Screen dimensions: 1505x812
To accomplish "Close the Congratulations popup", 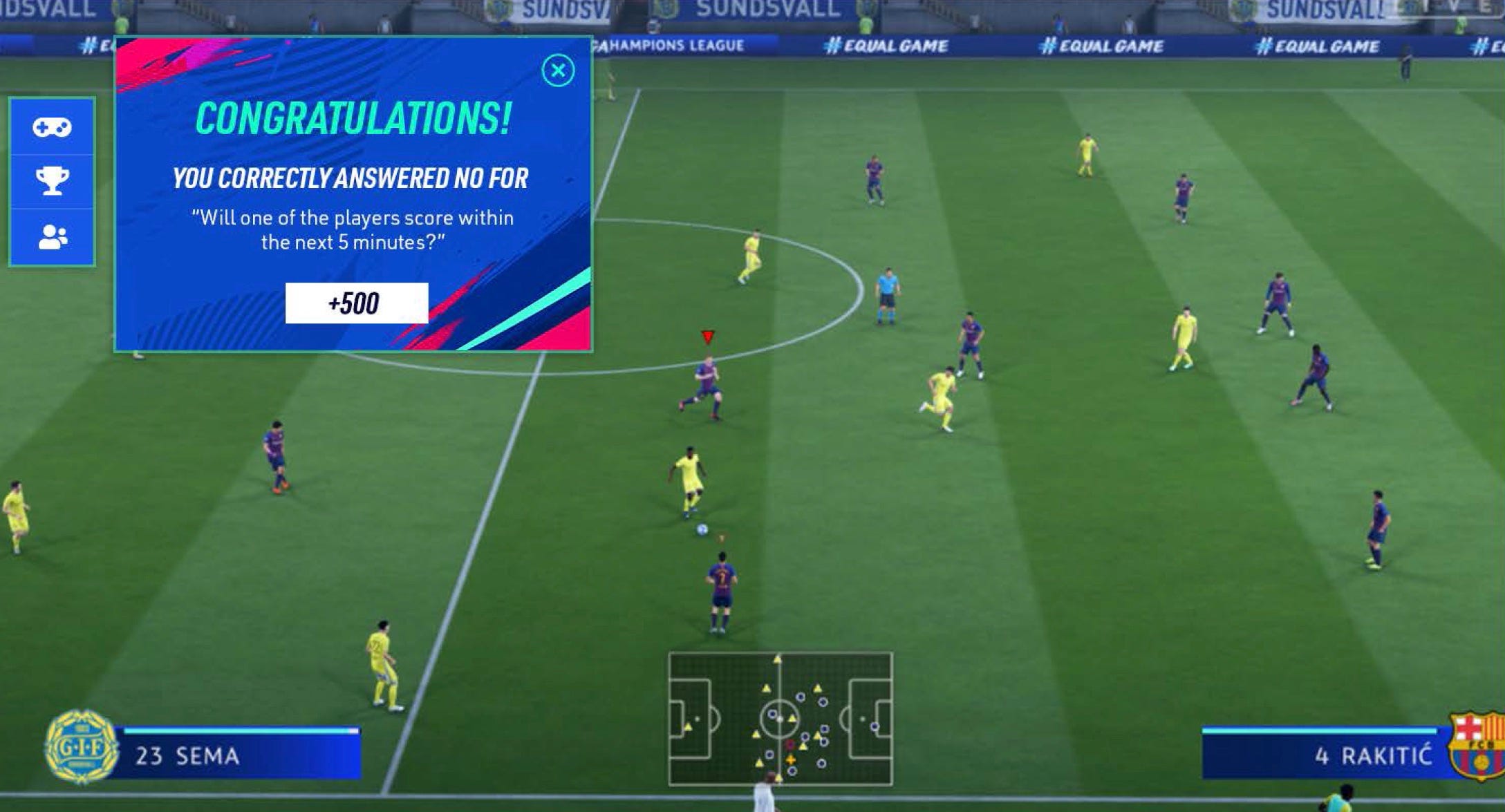I will [558, 70].
